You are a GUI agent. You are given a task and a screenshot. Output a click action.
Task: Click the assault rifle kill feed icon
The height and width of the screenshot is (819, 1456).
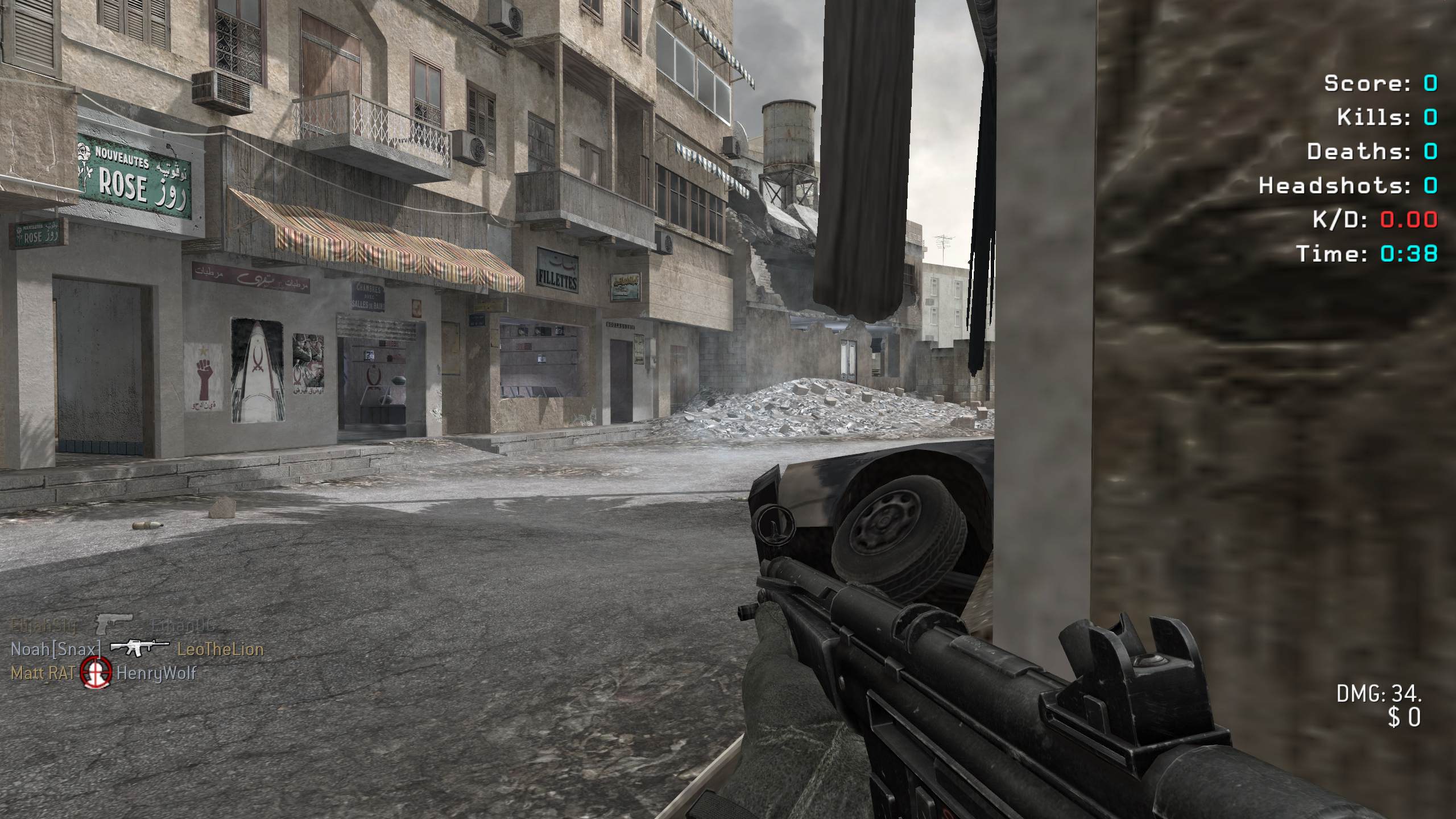click(139, 648)
